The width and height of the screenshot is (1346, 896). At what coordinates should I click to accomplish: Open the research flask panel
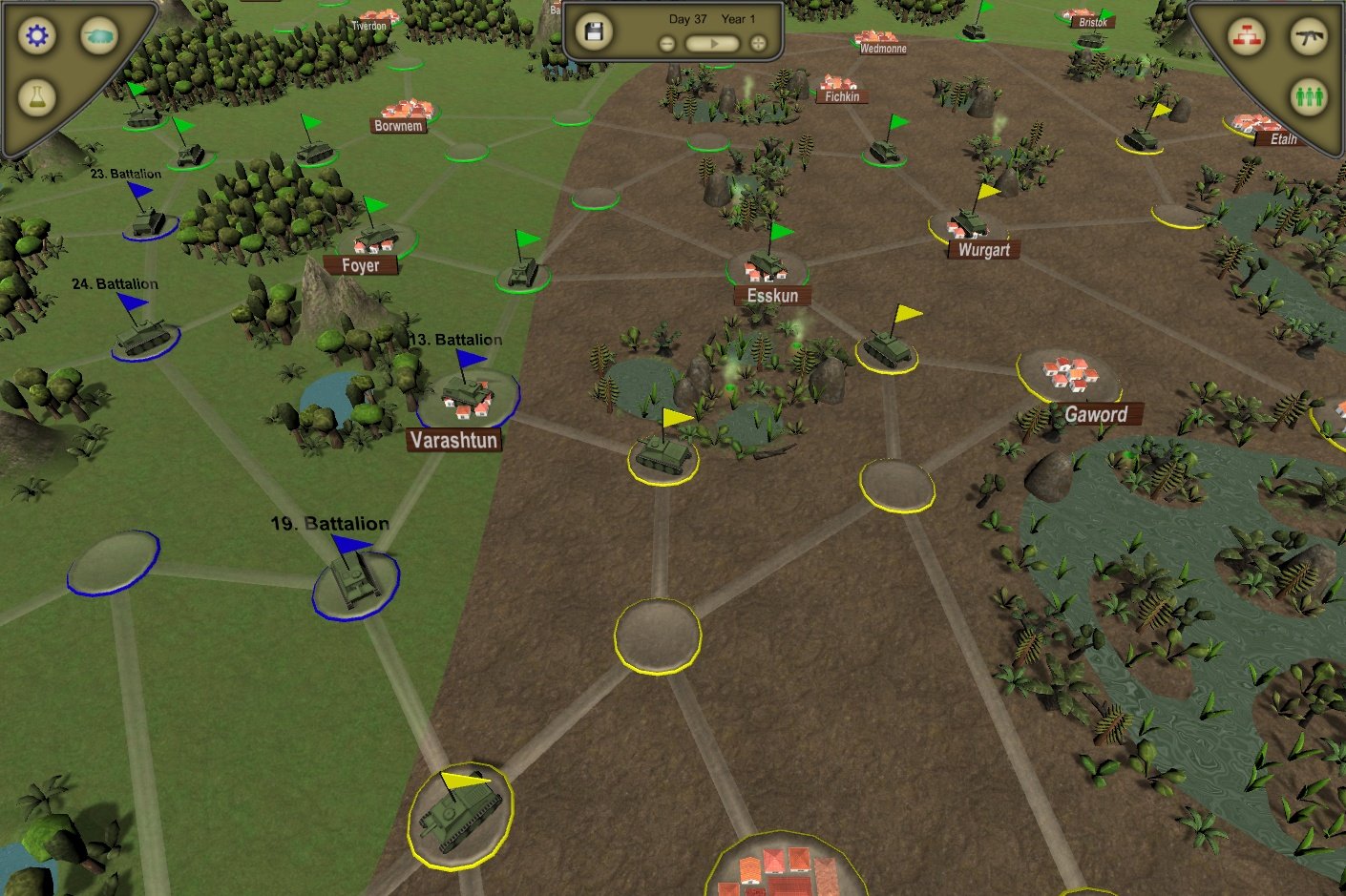pos(36,95)
